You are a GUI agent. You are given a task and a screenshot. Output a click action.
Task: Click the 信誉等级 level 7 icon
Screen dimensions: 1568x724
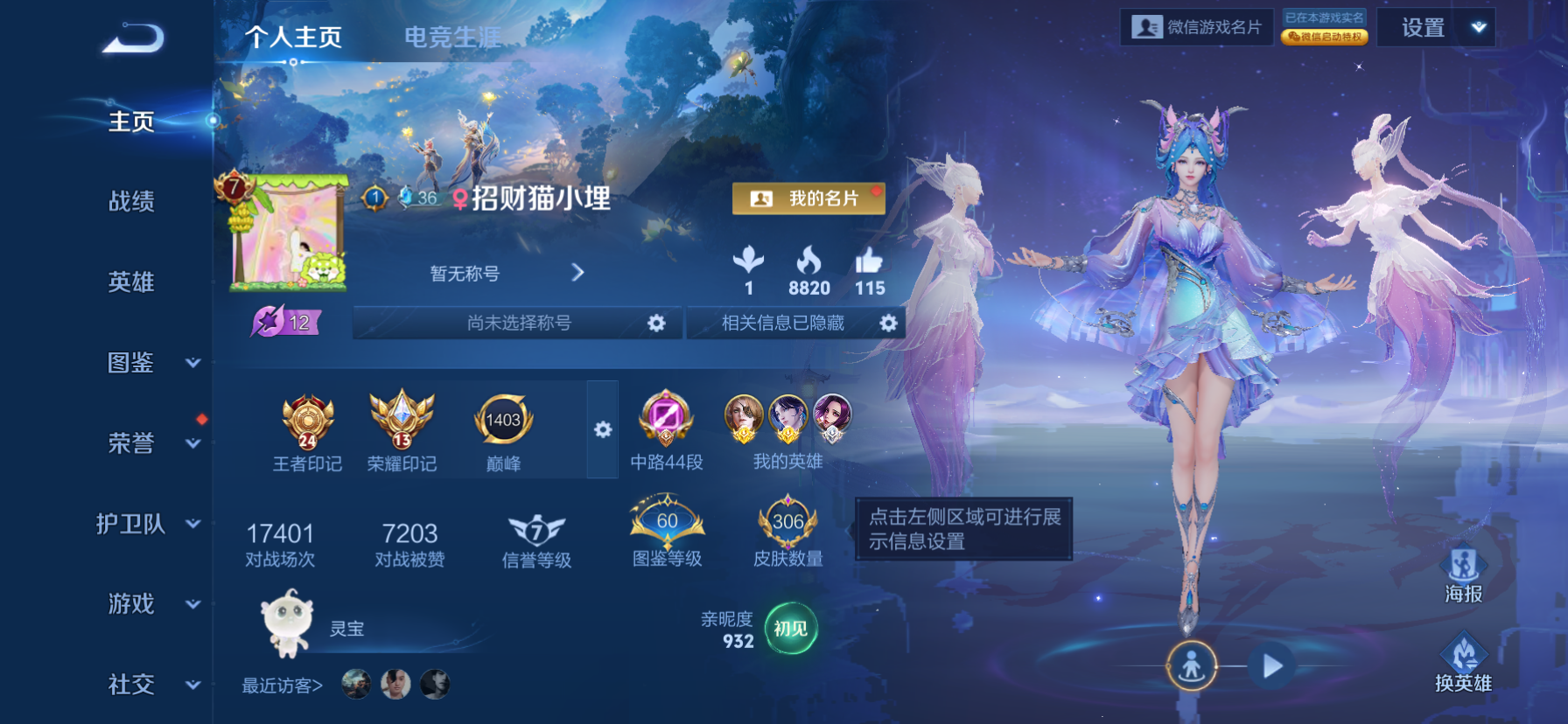(x=536, y=529)
